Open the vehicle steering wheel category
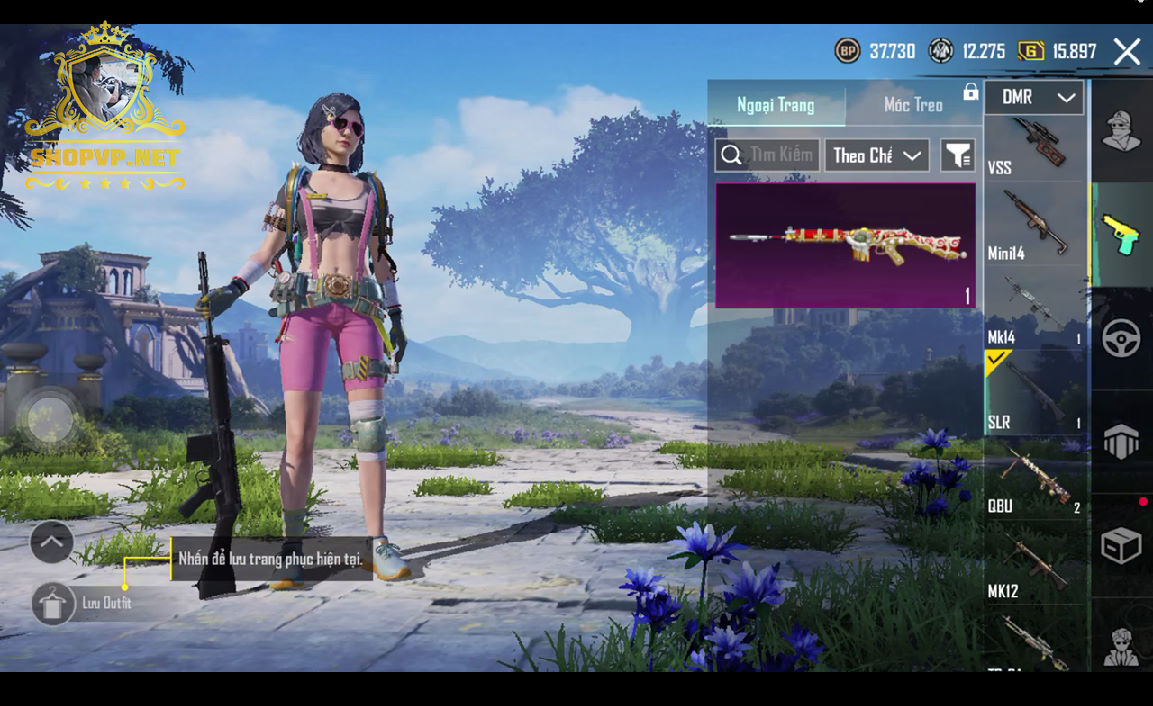Image resolution: width=1153 pixels, height=706 pixels. pyautogui.click(x=1121, y=338)
